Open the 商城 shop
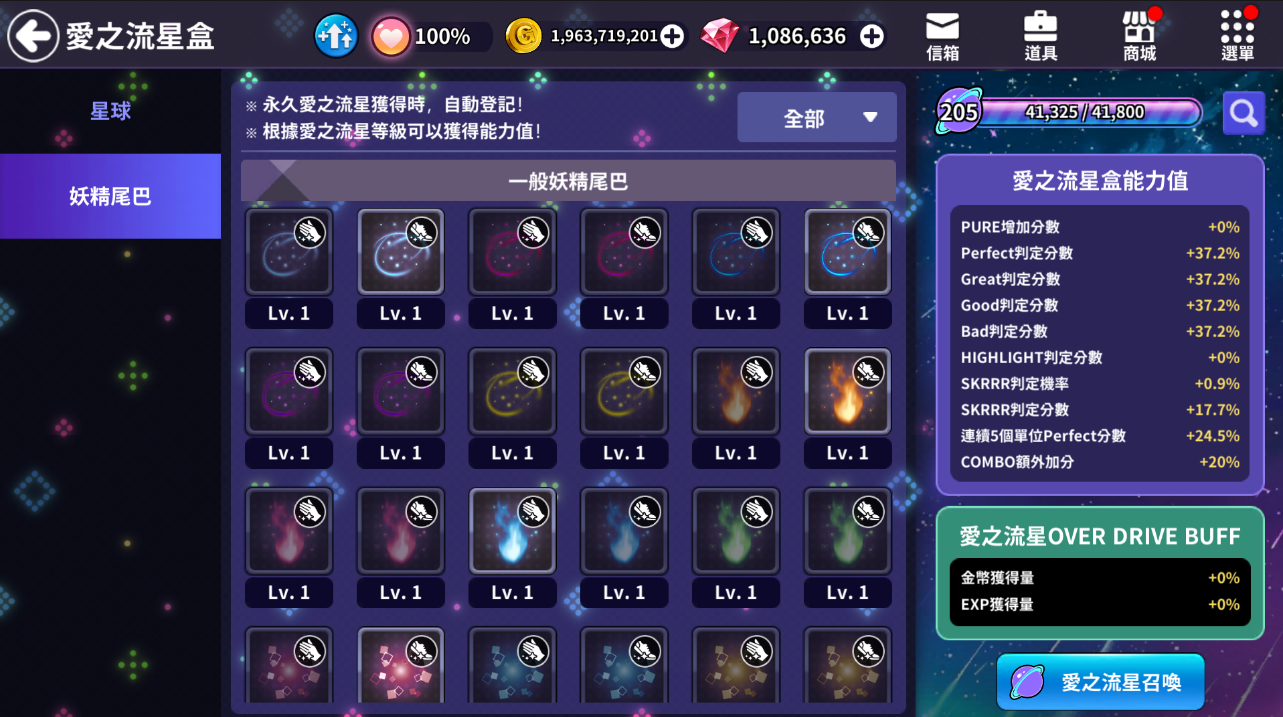This screenshot has width=1283, height=717. click(x=1139, y=37)
